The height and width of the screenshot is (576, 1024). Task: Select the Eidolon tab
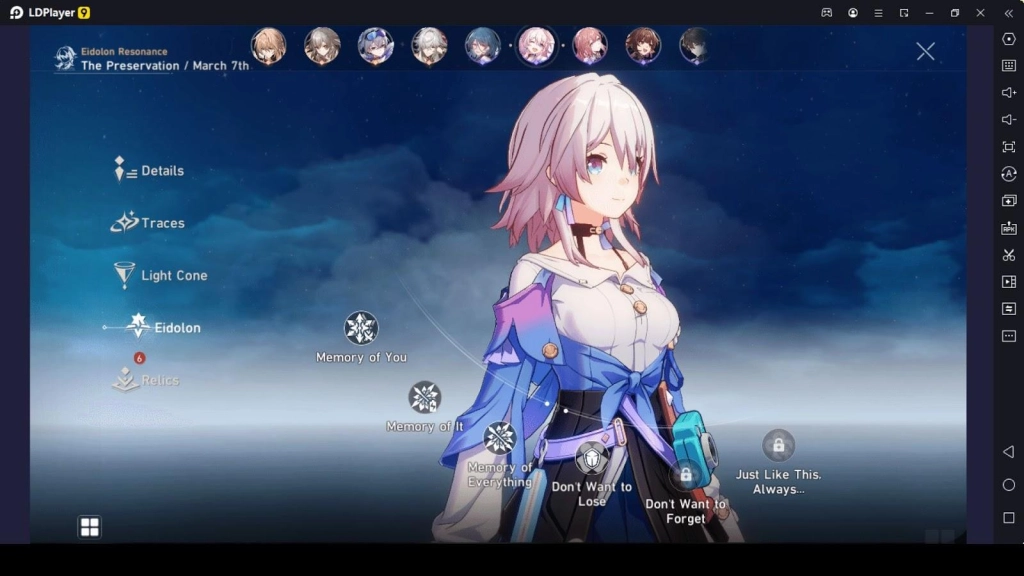coord(164,327)
